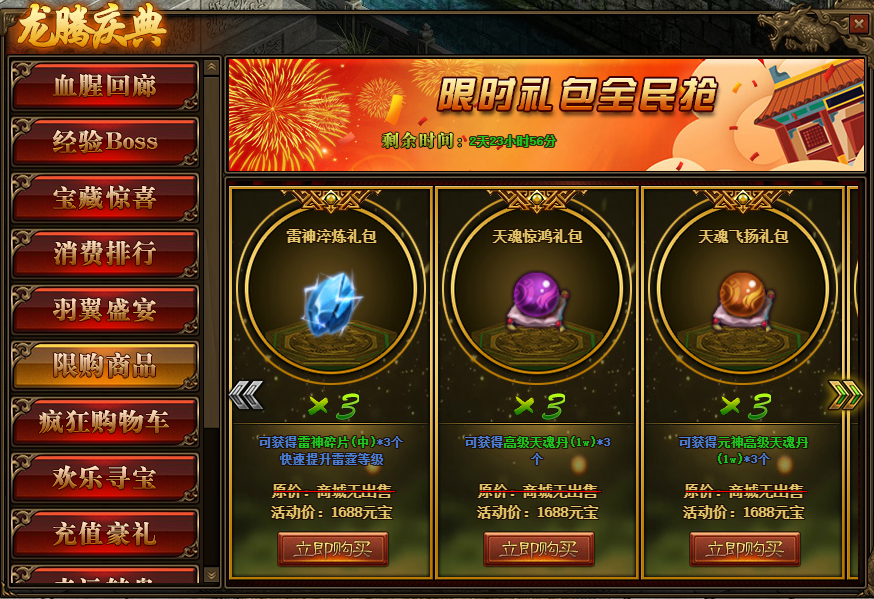Click 立即购买 under 天魂飞扬礼包

(745, 549)
